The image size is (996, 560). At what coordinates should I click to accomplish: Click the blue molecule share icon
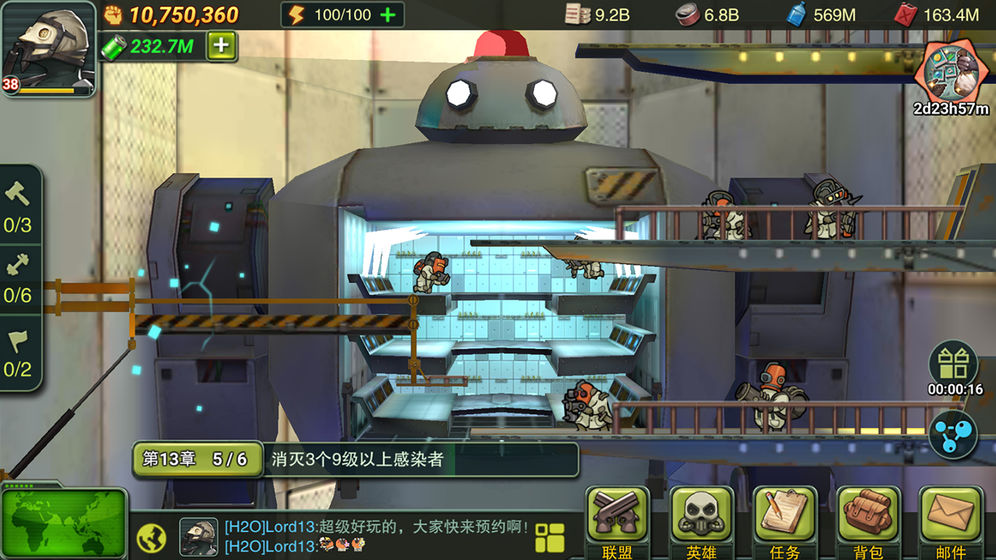point(953,434)
